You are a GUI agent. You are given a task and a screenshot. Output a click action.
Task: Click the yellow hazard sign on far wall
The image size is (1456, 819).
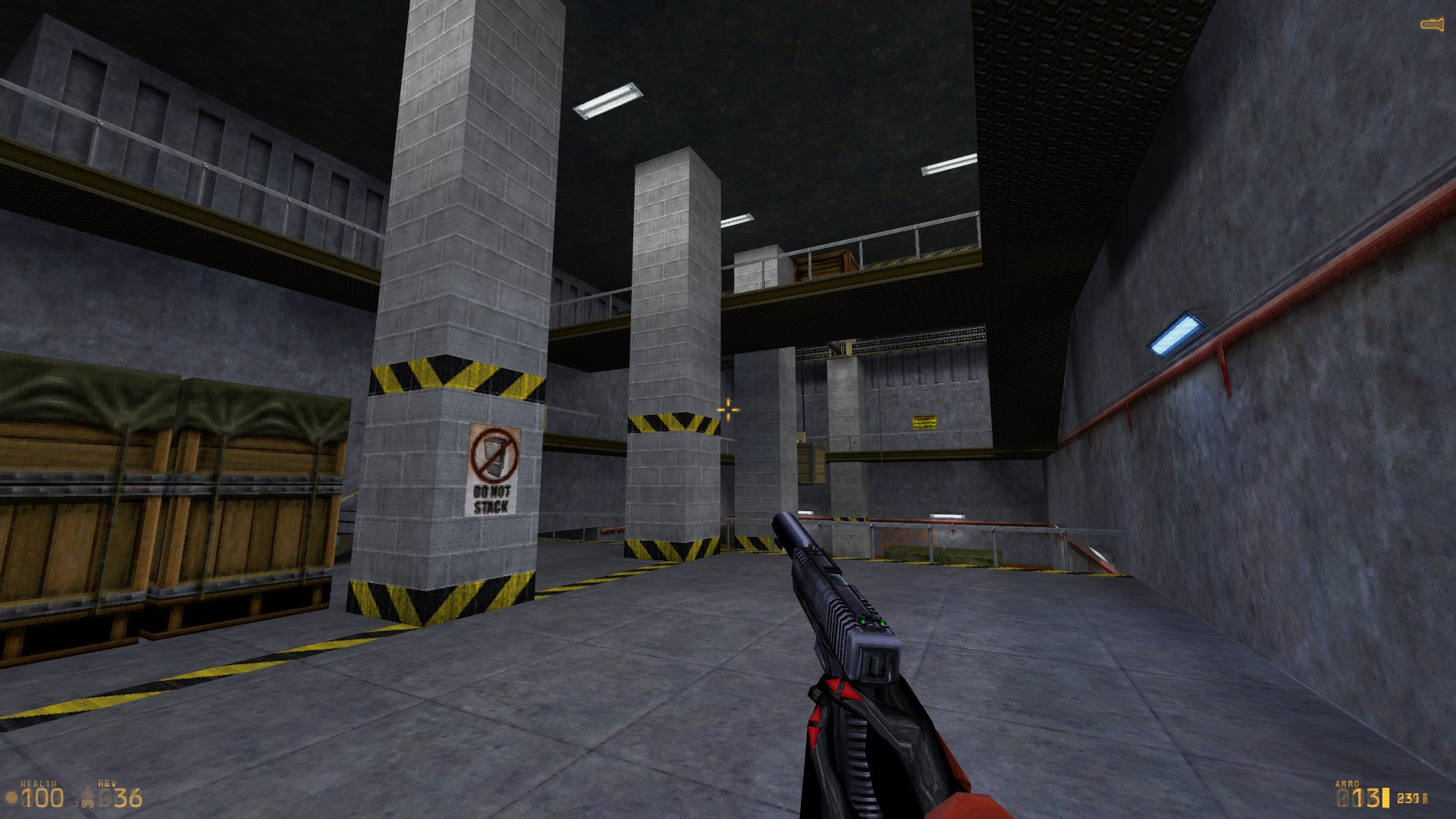pos(924,422)
